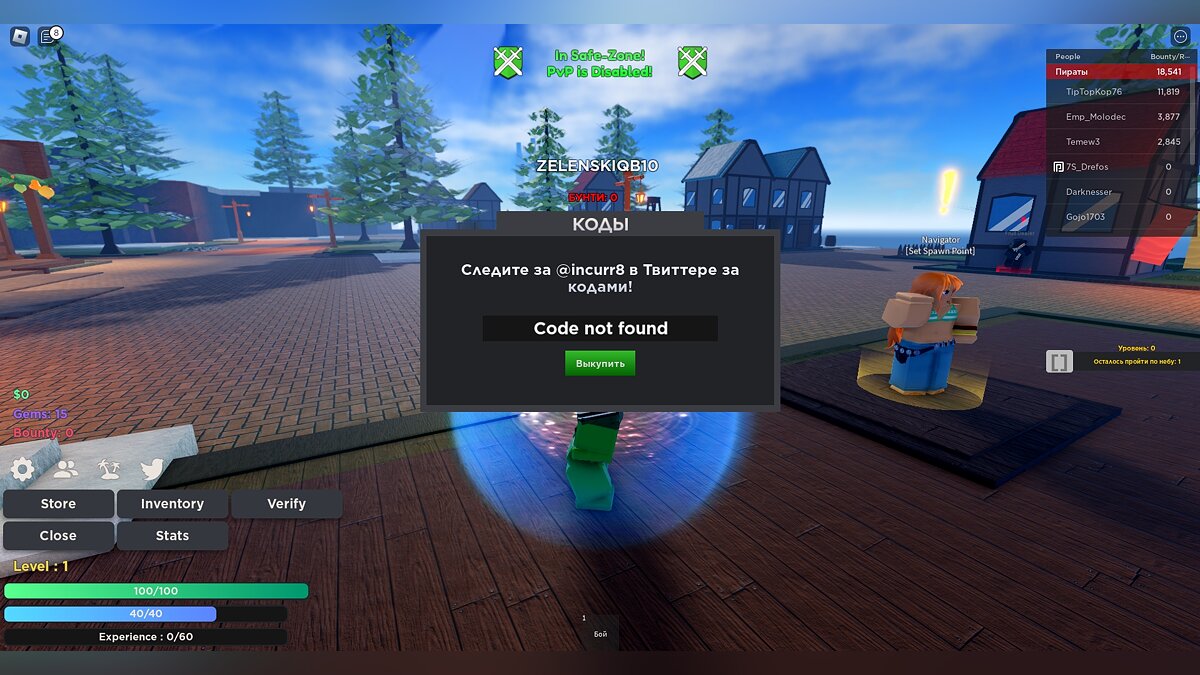Open the Inventory panel
Screen dimensions: 1200x675
172,504
